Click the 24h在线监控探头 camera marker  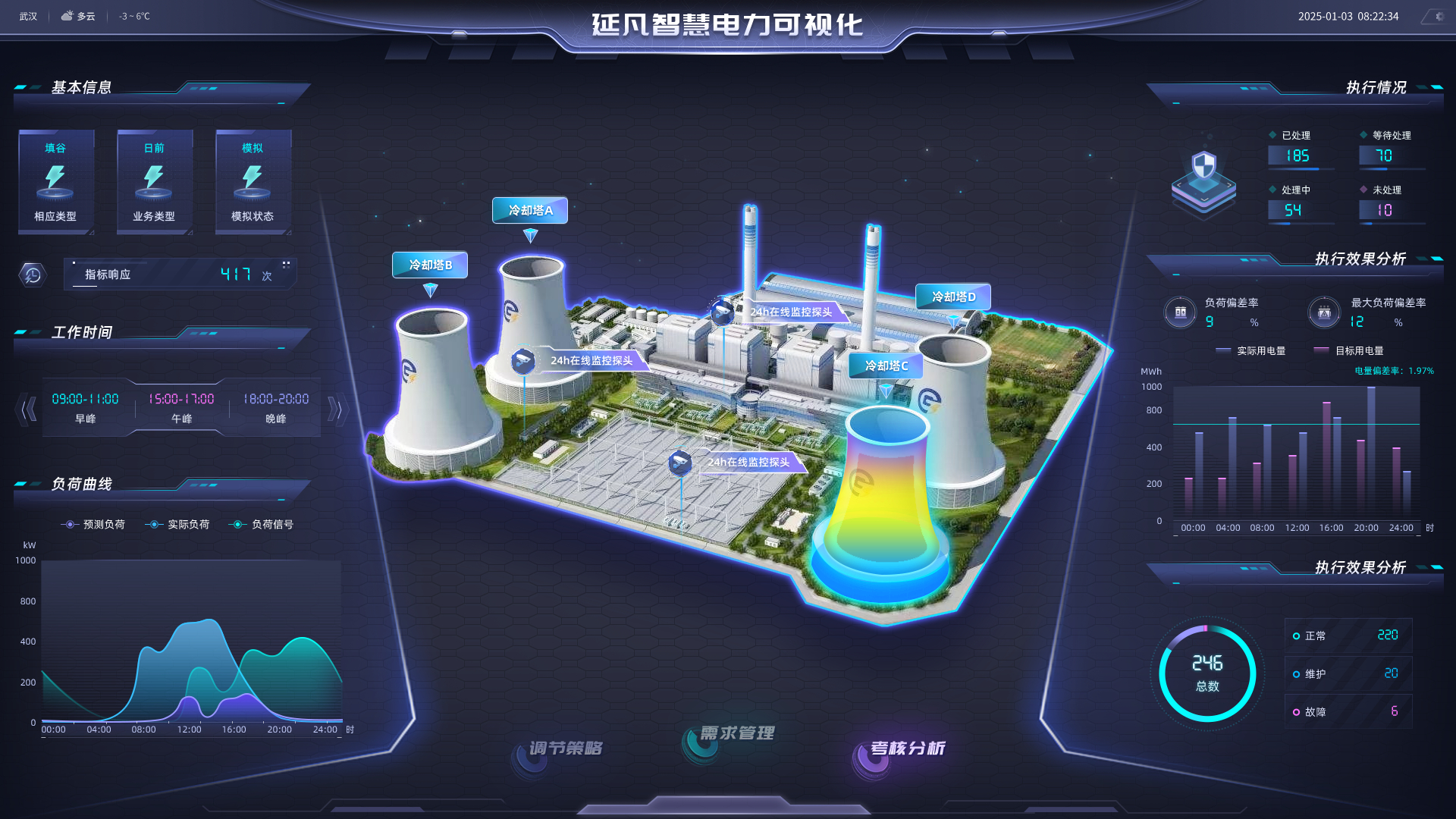[x=522, y=362]
